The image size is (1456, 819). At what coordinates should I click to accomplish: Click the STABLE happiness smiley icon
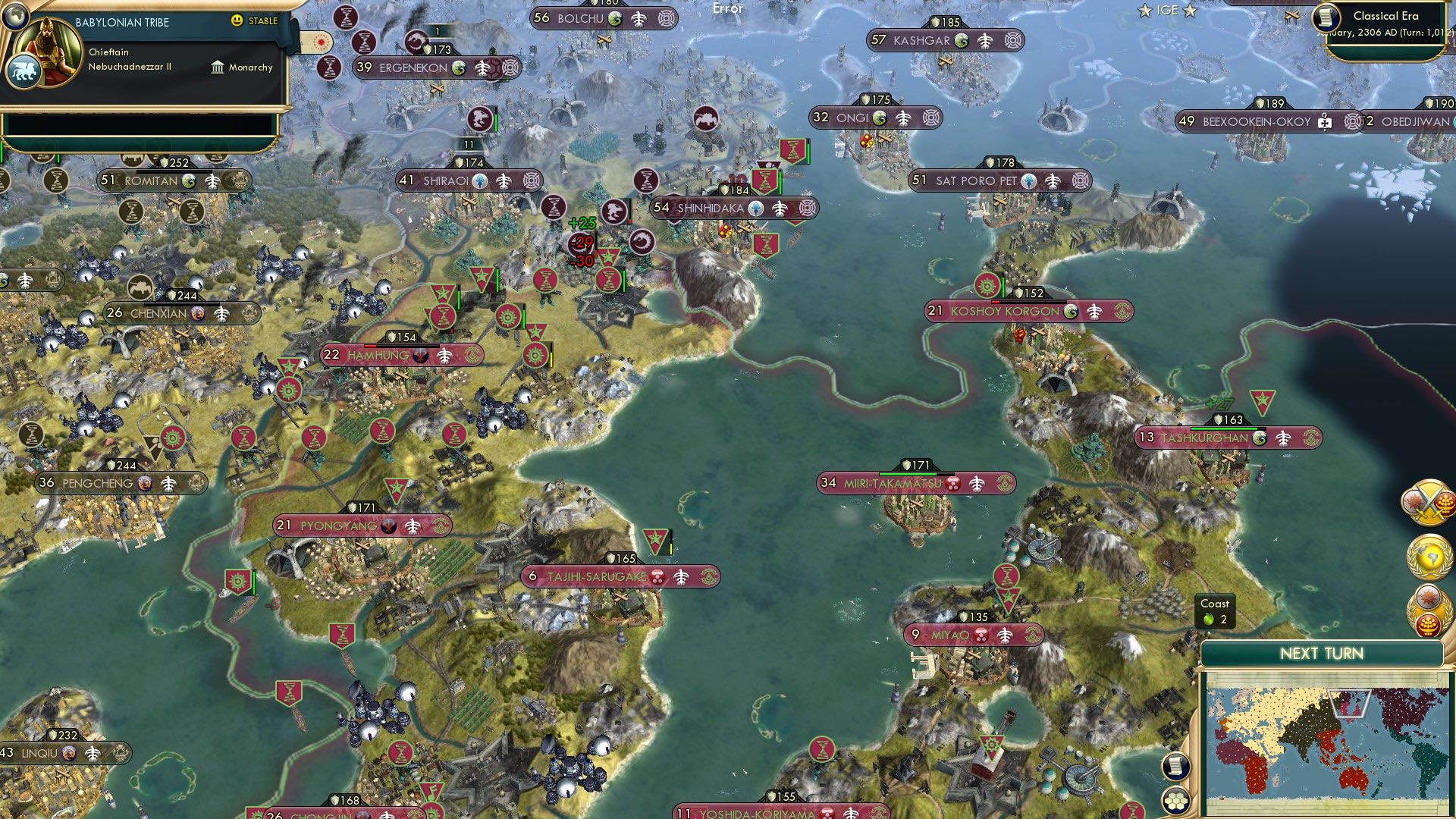pos(239,22)
